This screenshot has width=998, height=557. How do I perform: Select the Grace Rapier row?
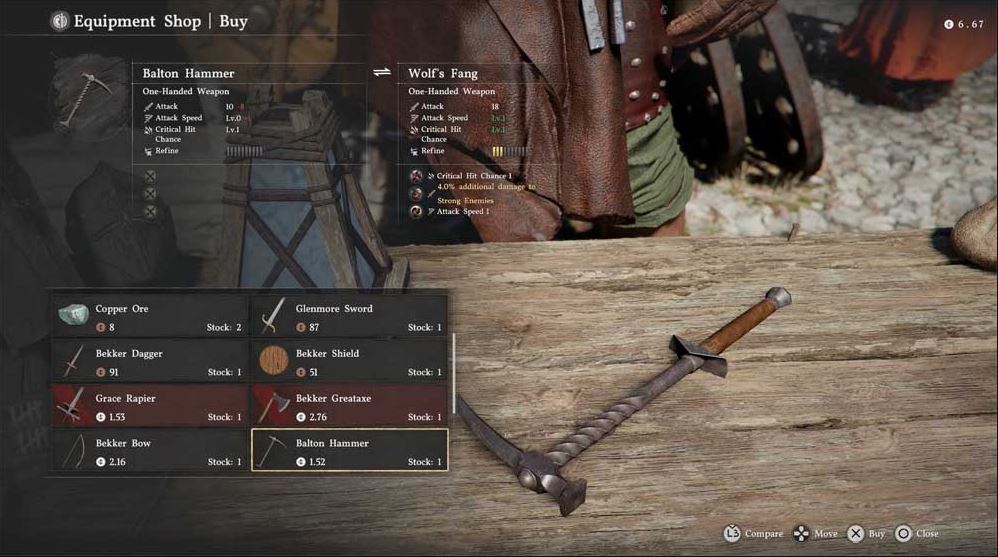pos(150,406)
